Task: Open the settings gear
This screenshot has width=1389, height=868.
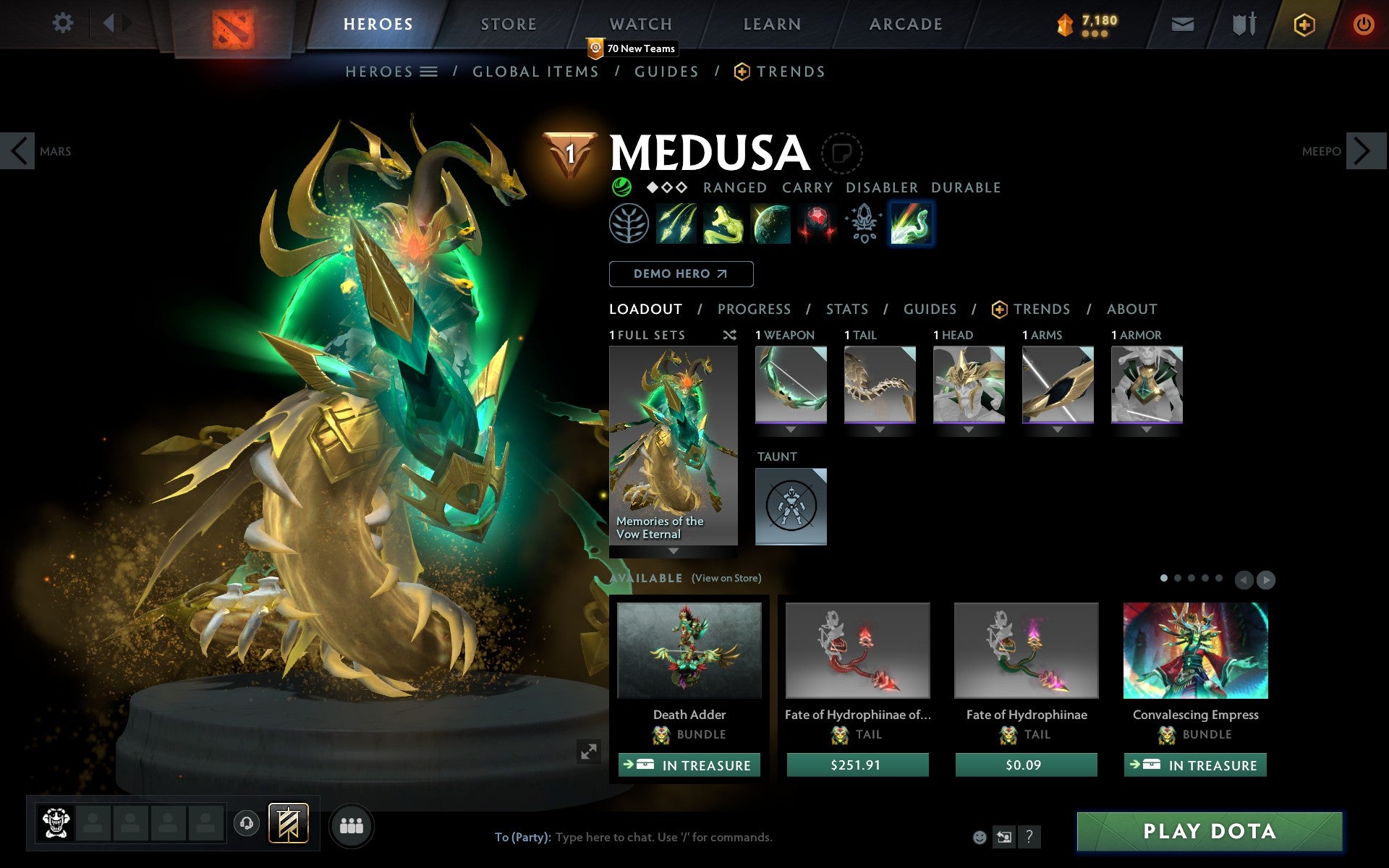Action: pyautogui.click(x=64, y=23)
